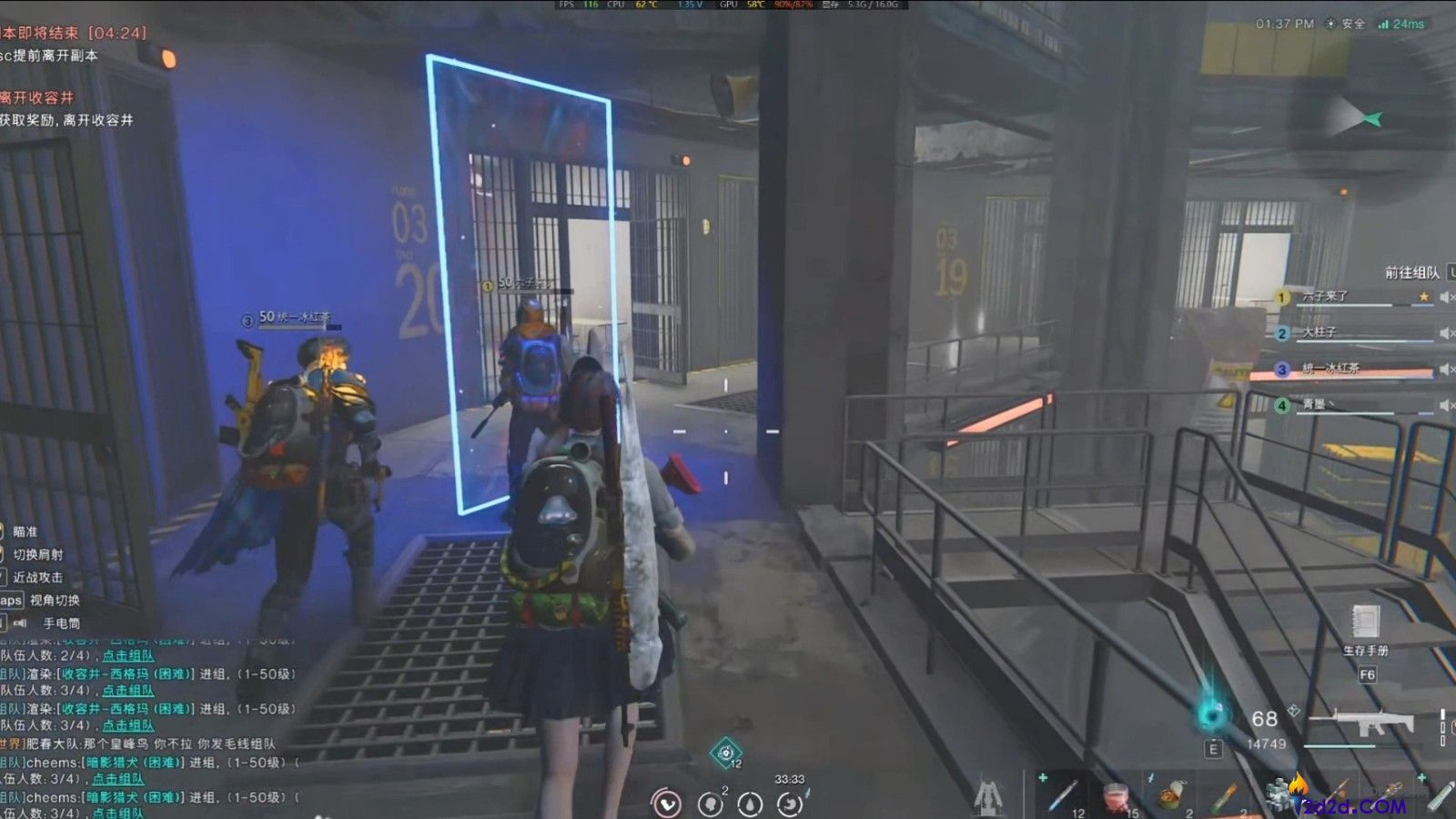Click the heart health status icon
The image size is (1456, 819).
click(668, 804)
